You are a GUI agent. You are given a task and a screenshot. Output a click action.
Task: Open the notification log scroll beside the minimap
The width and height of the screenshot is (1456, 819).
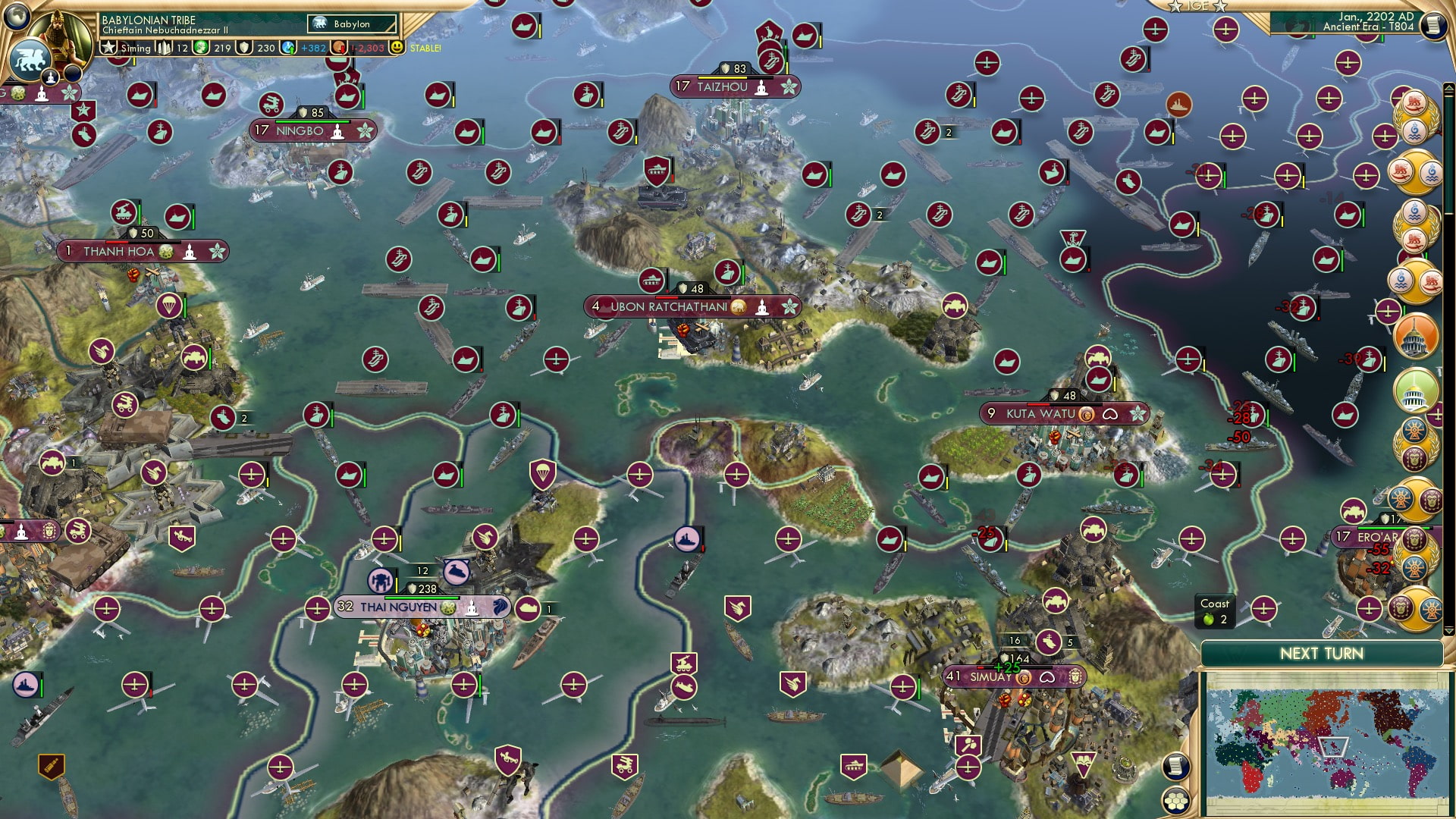click(1176, 767)
